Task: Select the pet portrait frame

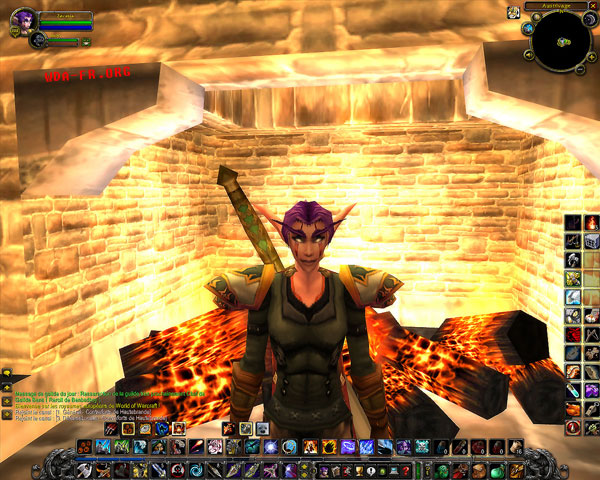Action: (x=38, y=40)
